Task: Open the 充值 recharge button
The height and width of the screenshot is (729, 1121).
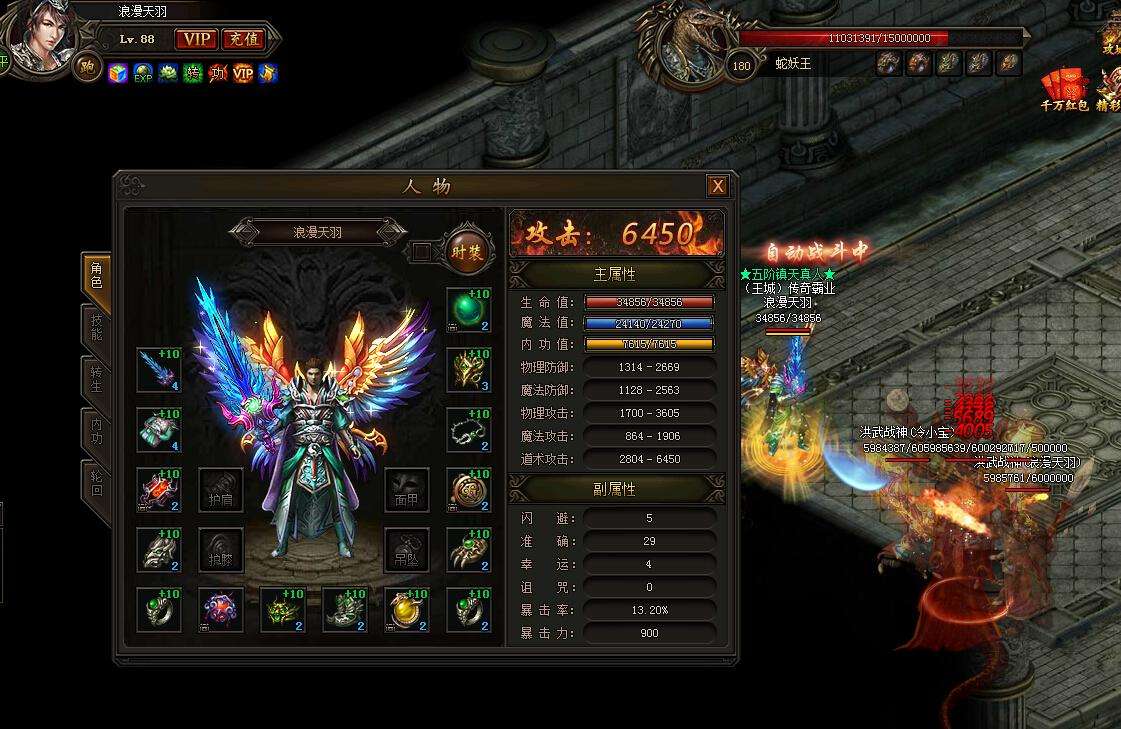Action: (x=241, y=39)
